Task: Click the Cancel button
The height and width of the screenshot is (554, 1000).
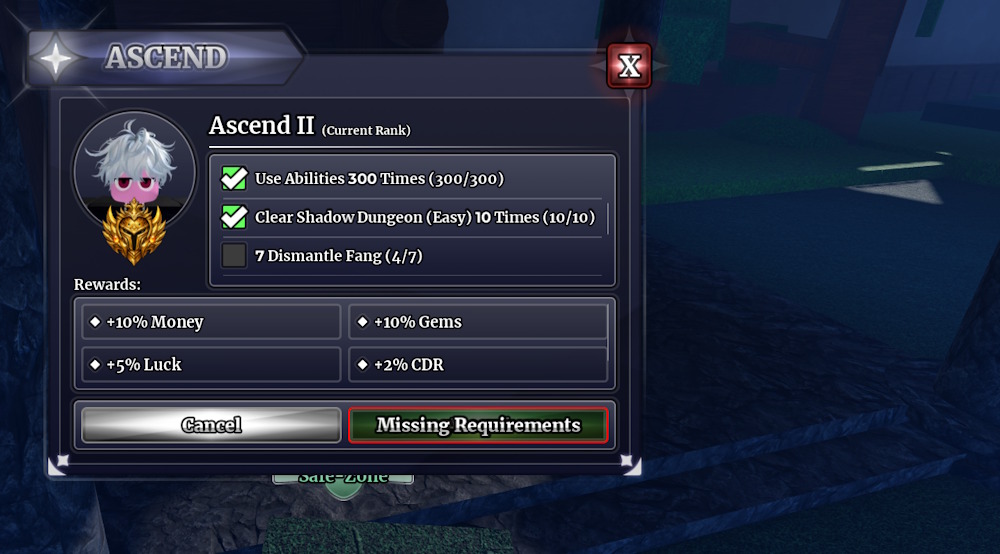Action: [211, 425]
